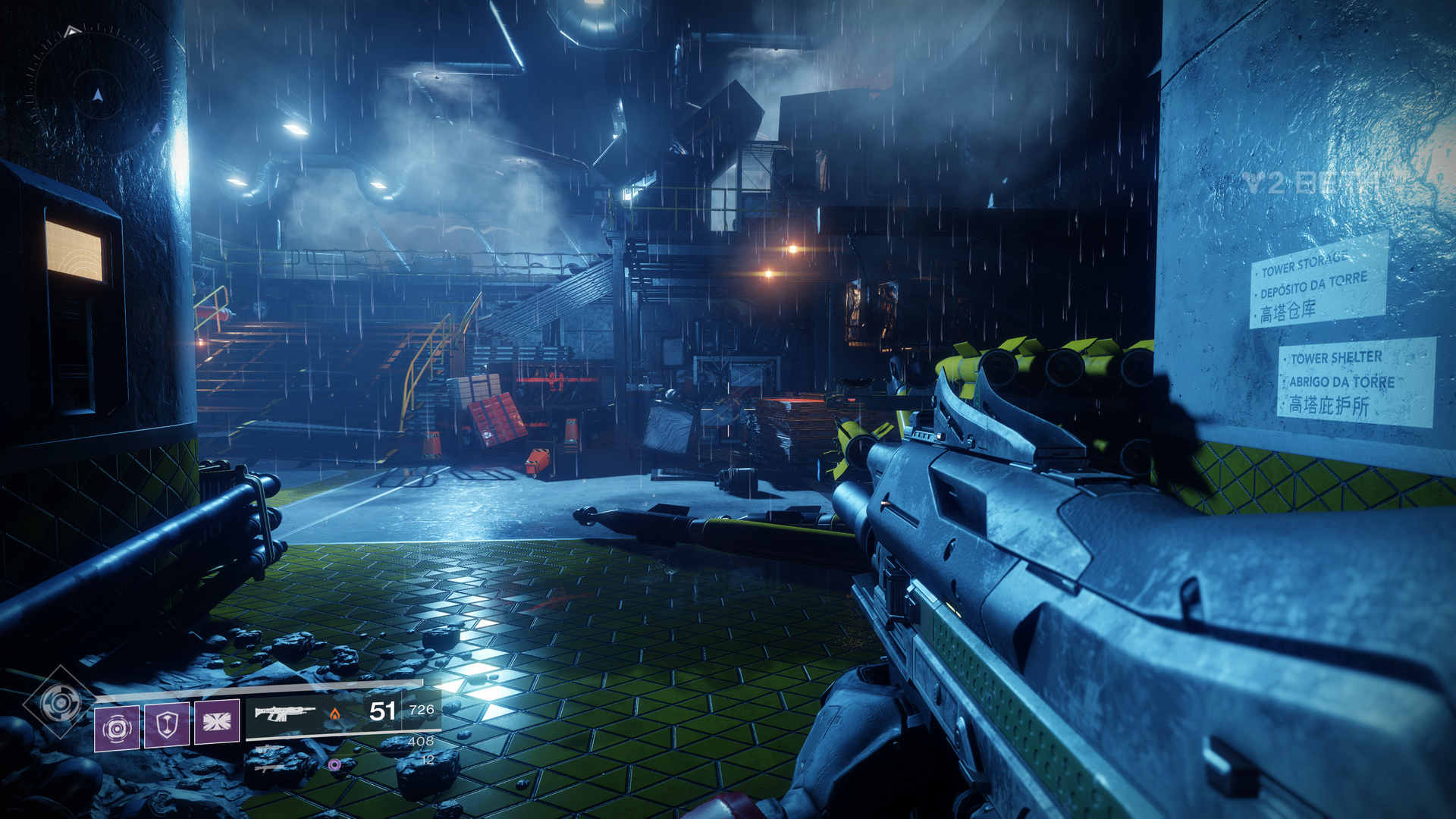Activate the purple grenade ability icon
Image resolution: width=1456 pixels, height=819 pixels.
coord(117,728)
